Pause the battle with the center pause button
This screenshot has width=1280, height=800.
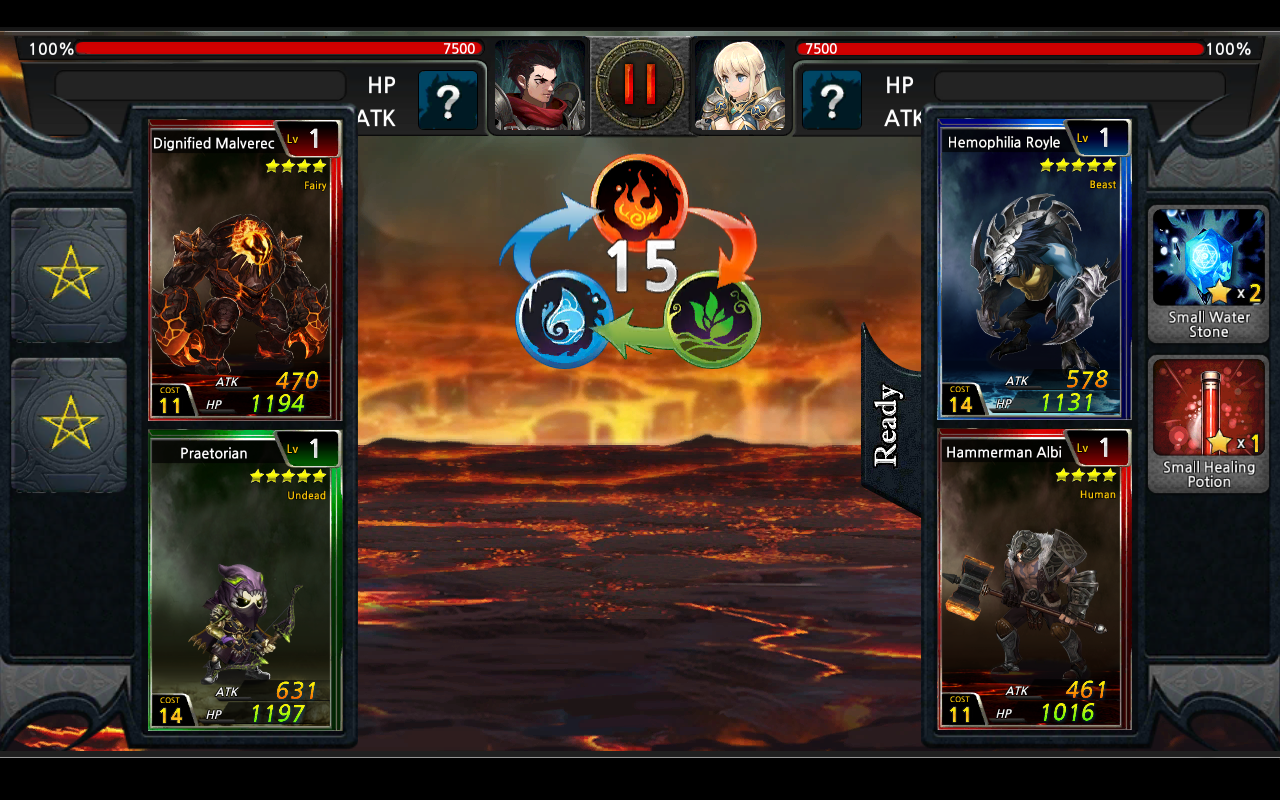tap(639, 84)
